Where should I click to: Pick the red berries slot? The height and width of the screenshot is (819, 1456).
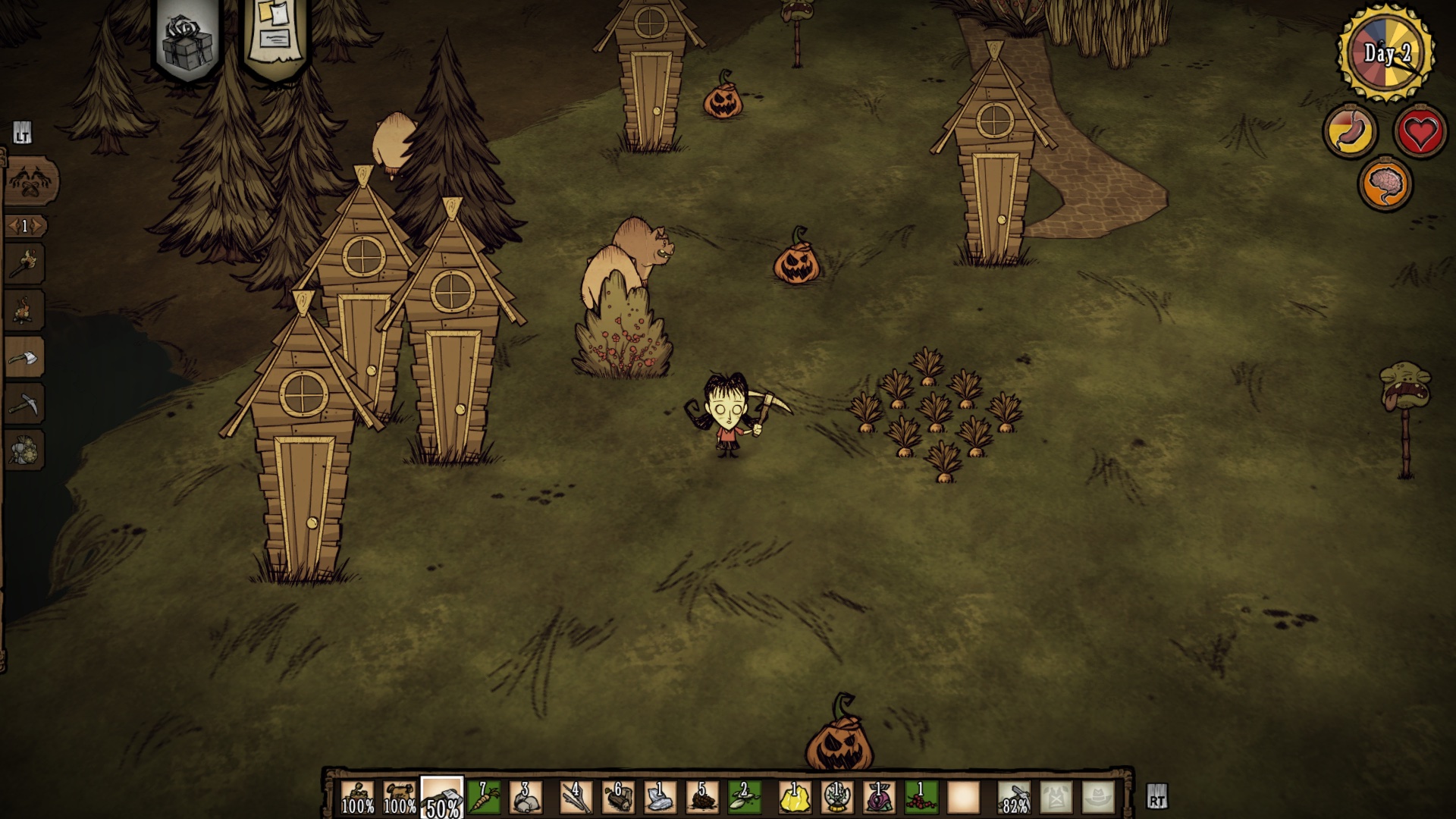click(x=921, y=798)
